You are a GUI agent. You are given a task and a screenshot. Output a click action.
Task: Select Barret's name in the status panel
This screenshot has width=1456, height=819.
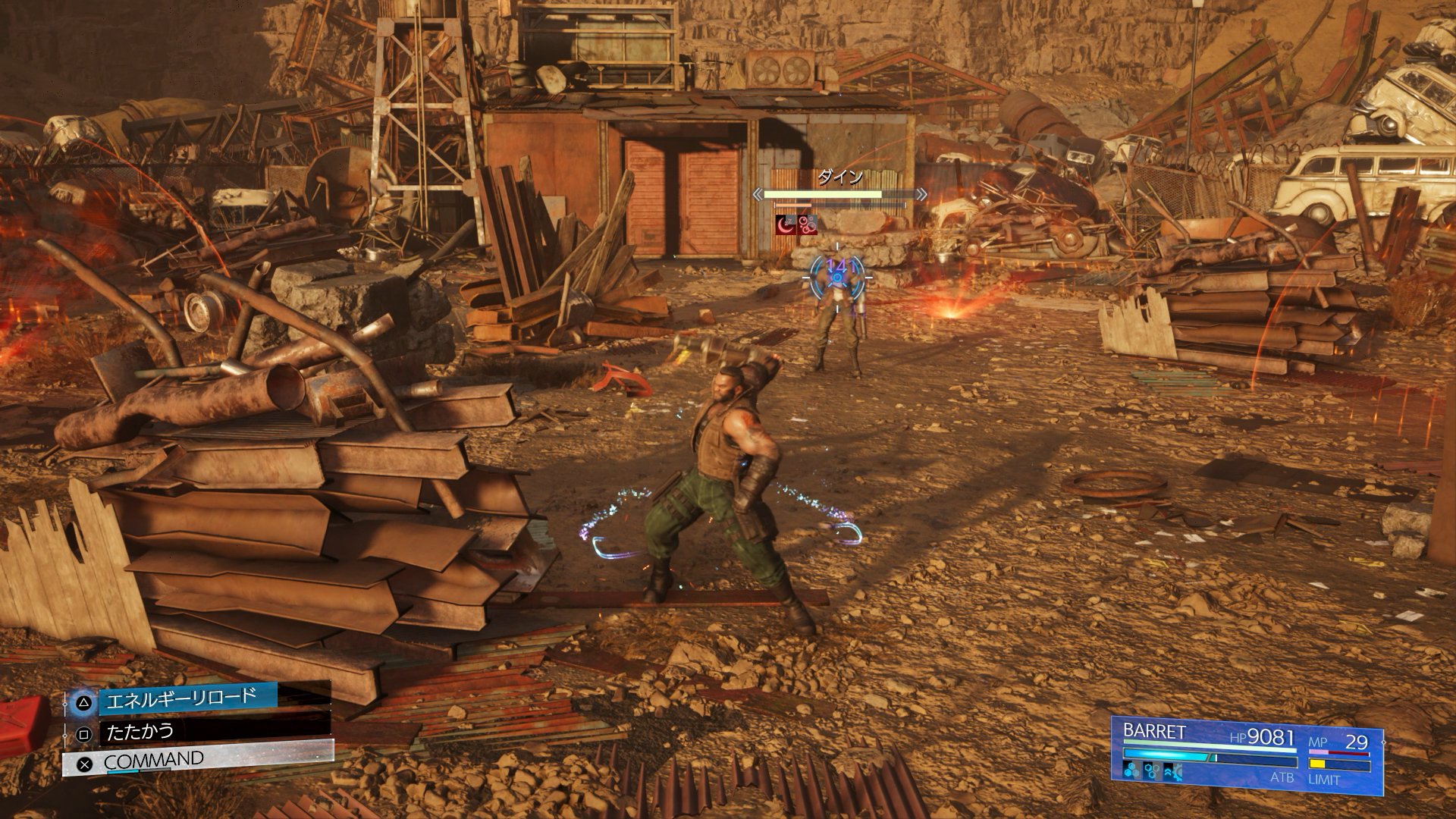1153,732
